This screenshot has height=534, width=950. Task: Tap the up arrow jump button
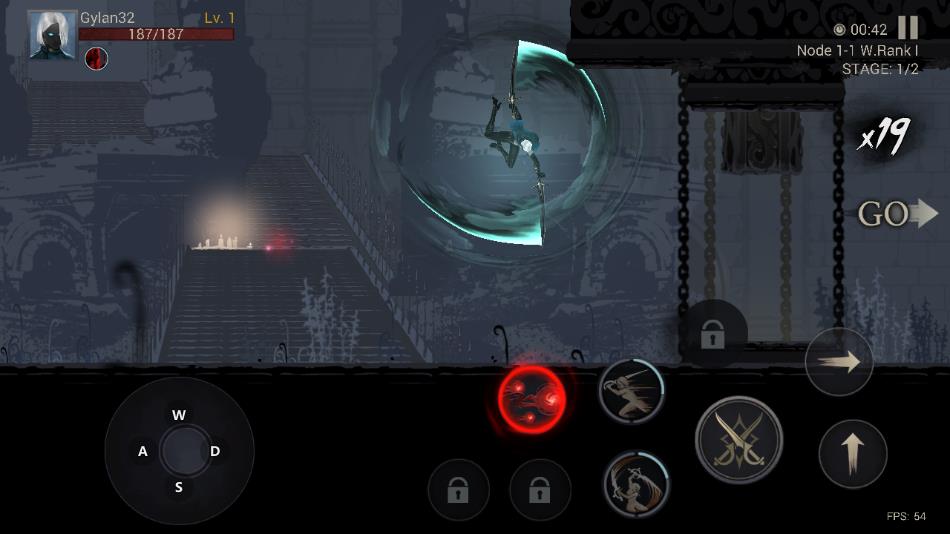point(852,454)
